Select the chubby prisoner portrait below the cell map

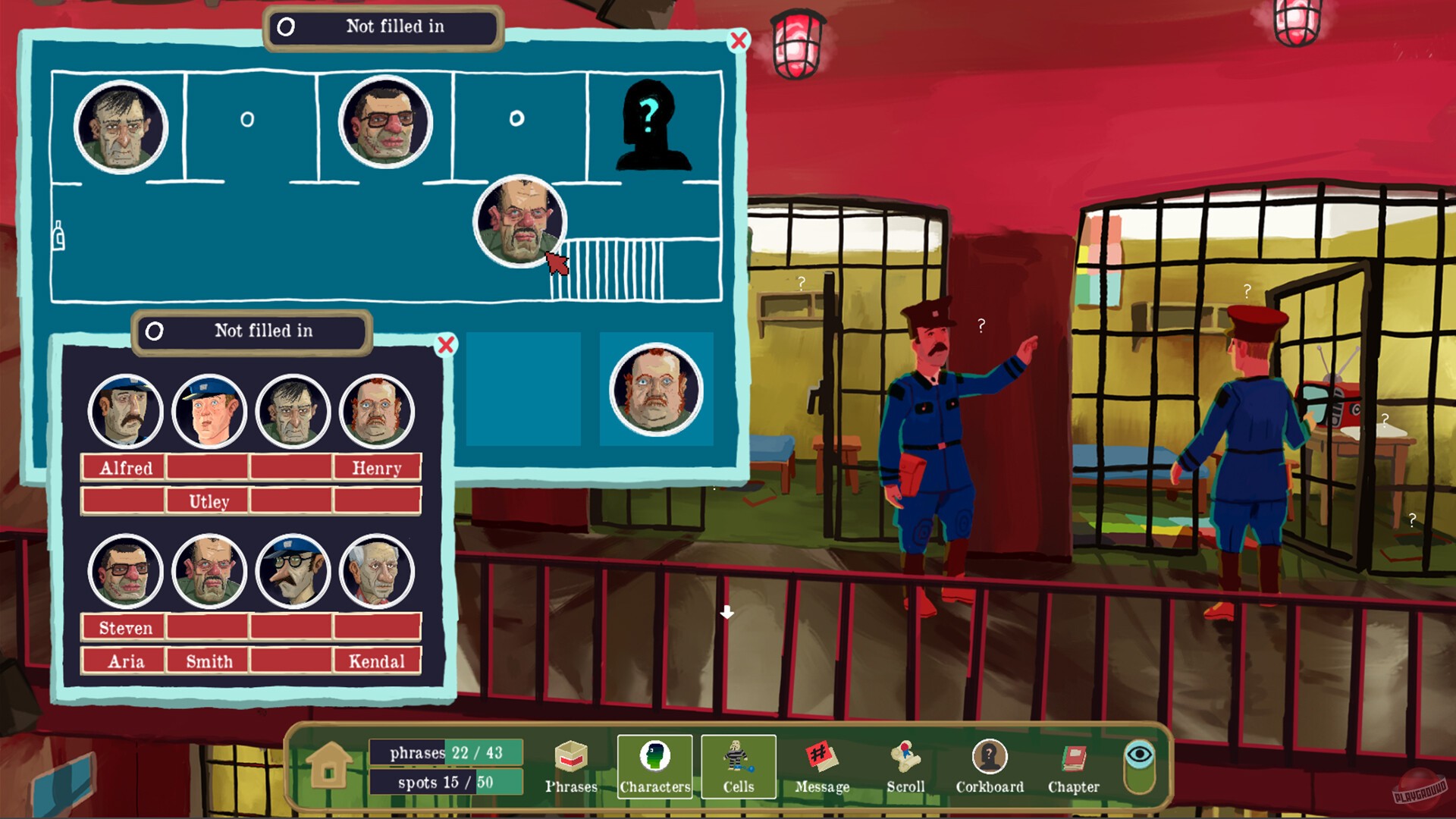pyautogui.click(x=656, y=391)
